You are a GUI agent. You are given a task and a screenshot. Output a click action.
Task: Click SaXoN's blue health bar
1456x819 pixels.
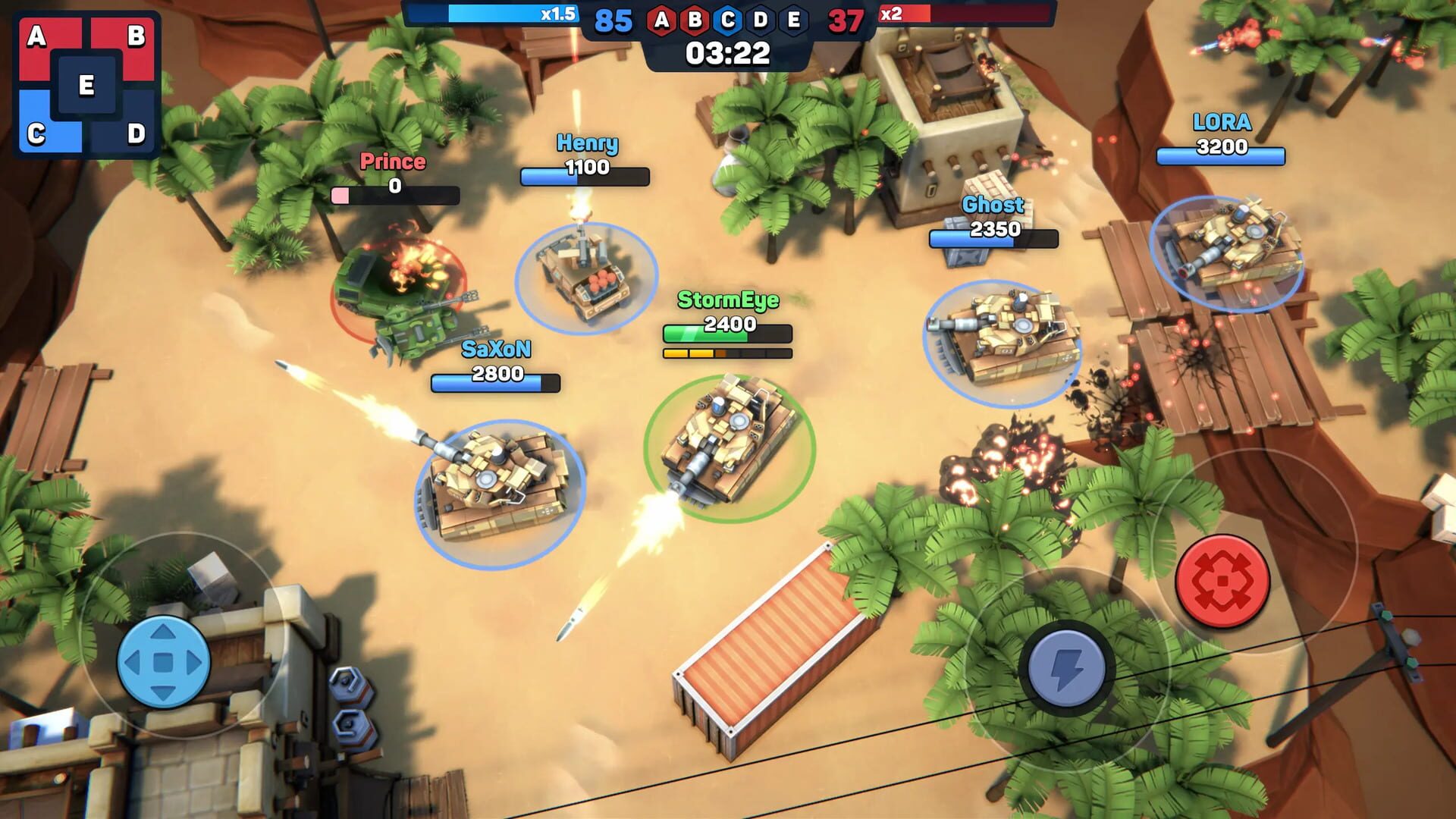pyautogui.click(x=497, y=383)
